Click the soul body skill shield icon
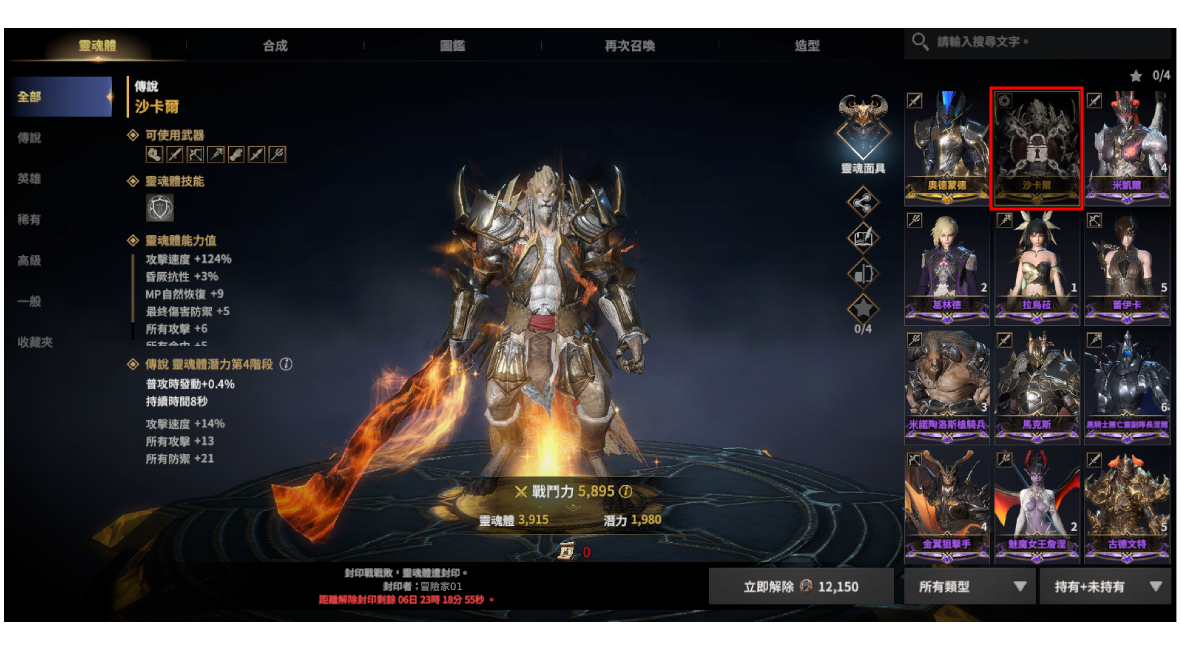 pos(160,208)
